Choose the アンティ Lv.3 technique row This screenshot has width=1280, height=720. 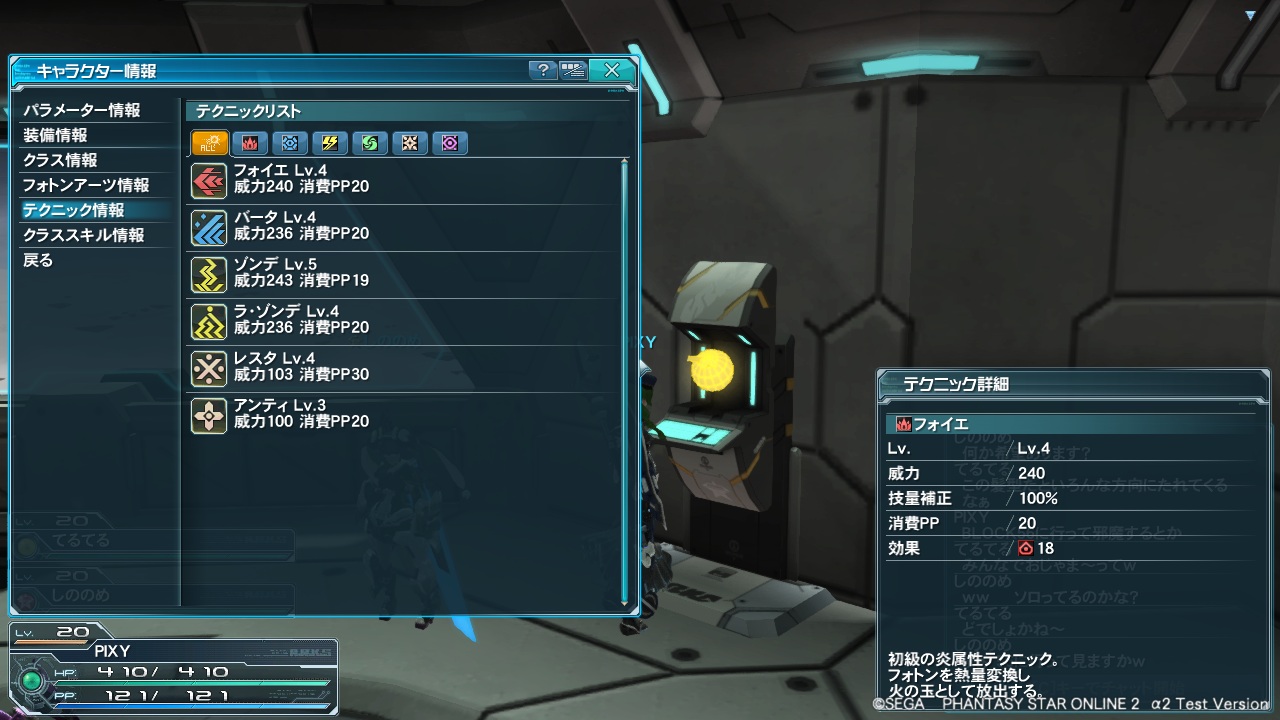click(400, 415)
